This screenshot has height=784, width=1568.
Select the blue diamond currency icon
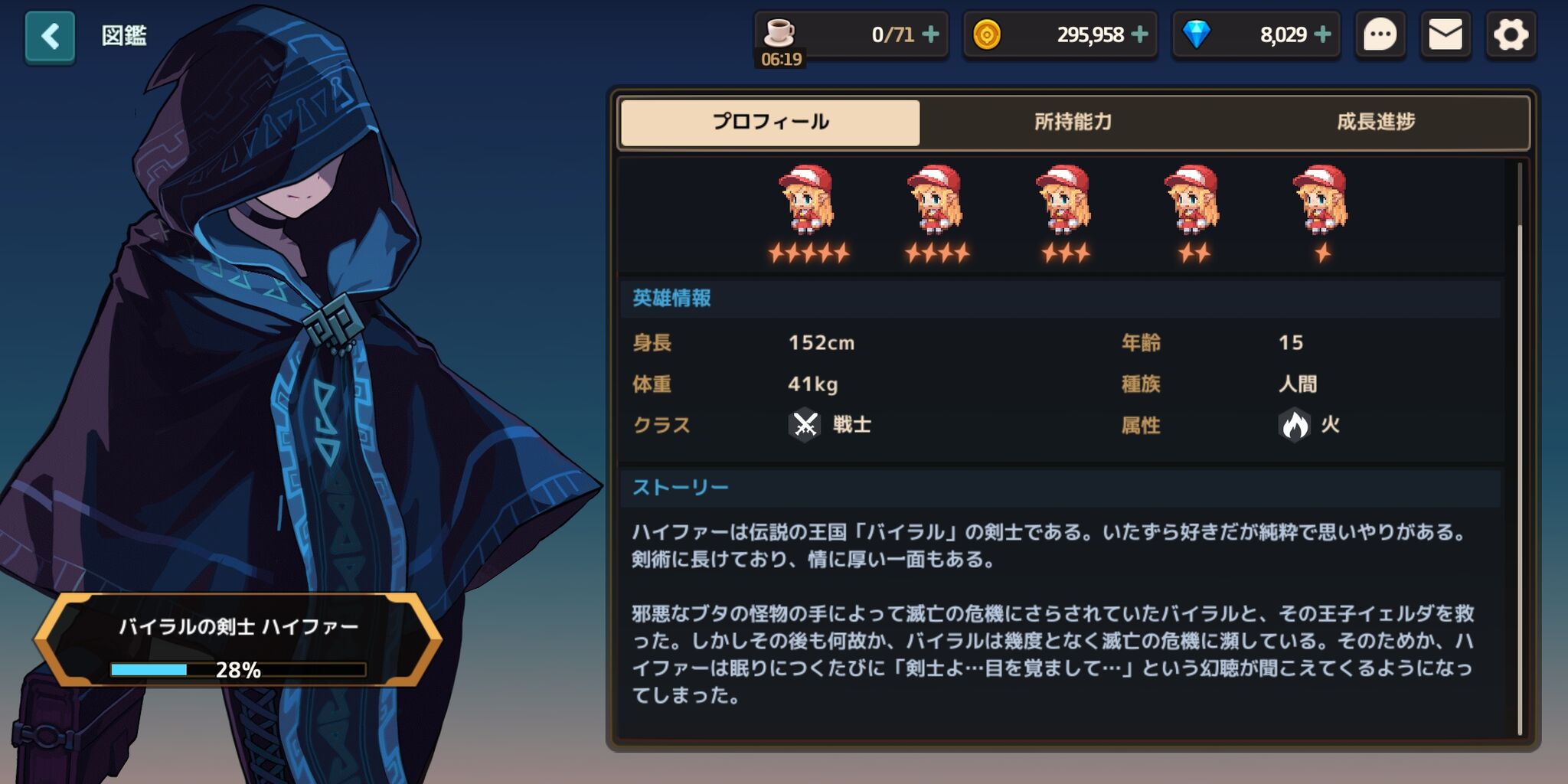pos(1195,34)
